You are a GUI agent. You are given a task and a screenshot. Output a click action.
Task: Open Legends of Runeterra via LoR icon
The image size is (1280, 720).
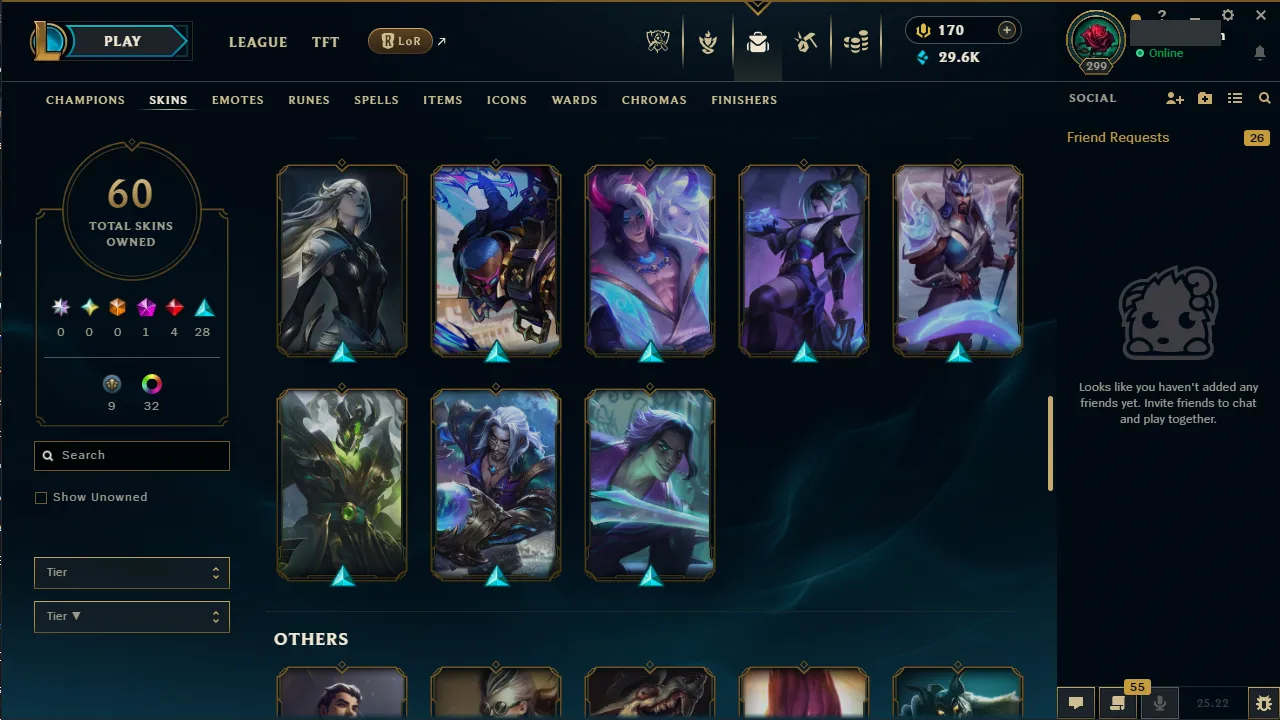pyautogui.click(x=400, y=41)
